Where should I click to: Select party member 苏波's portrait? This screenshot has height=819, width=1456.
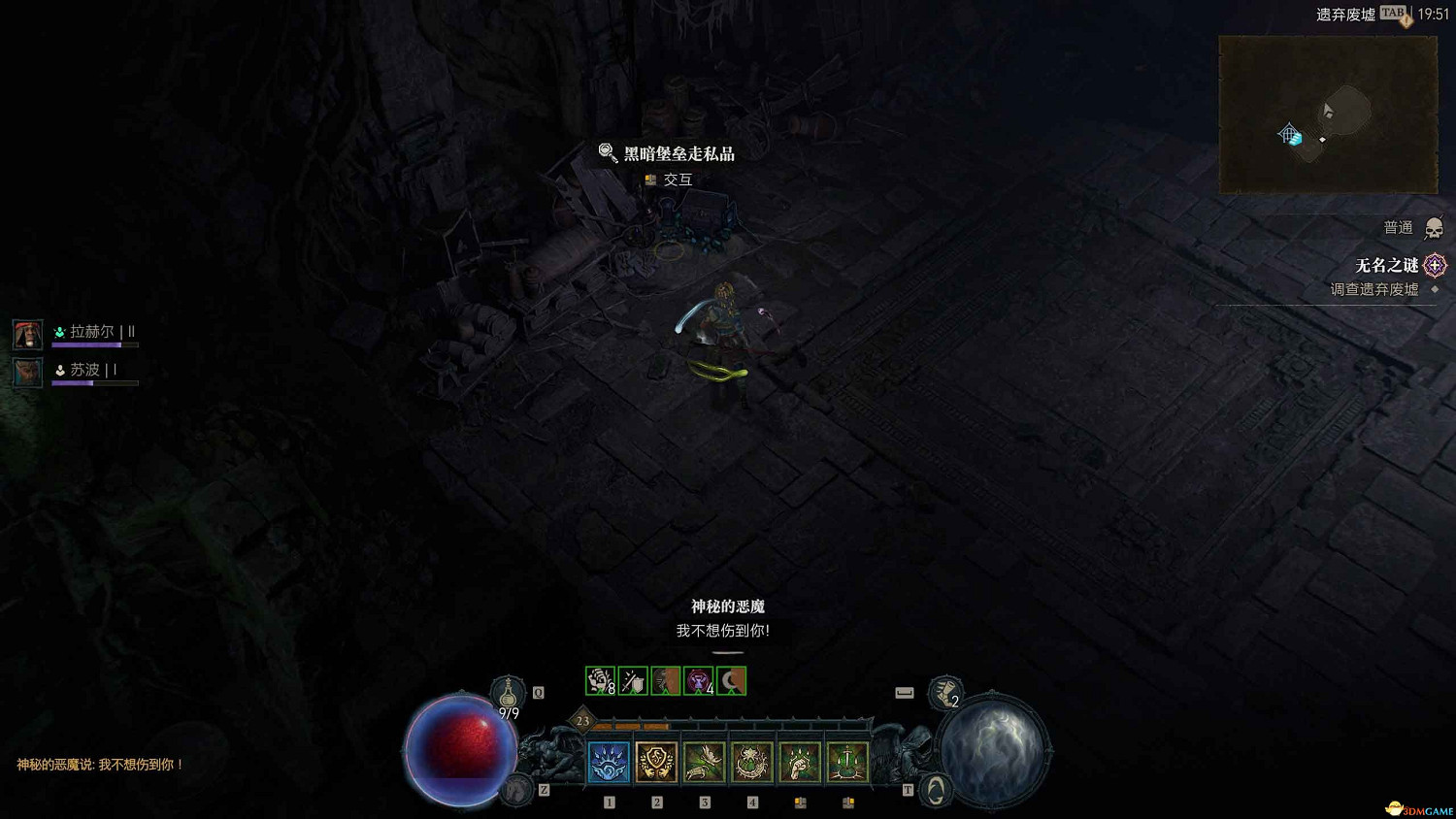click(x=27, y=370)
